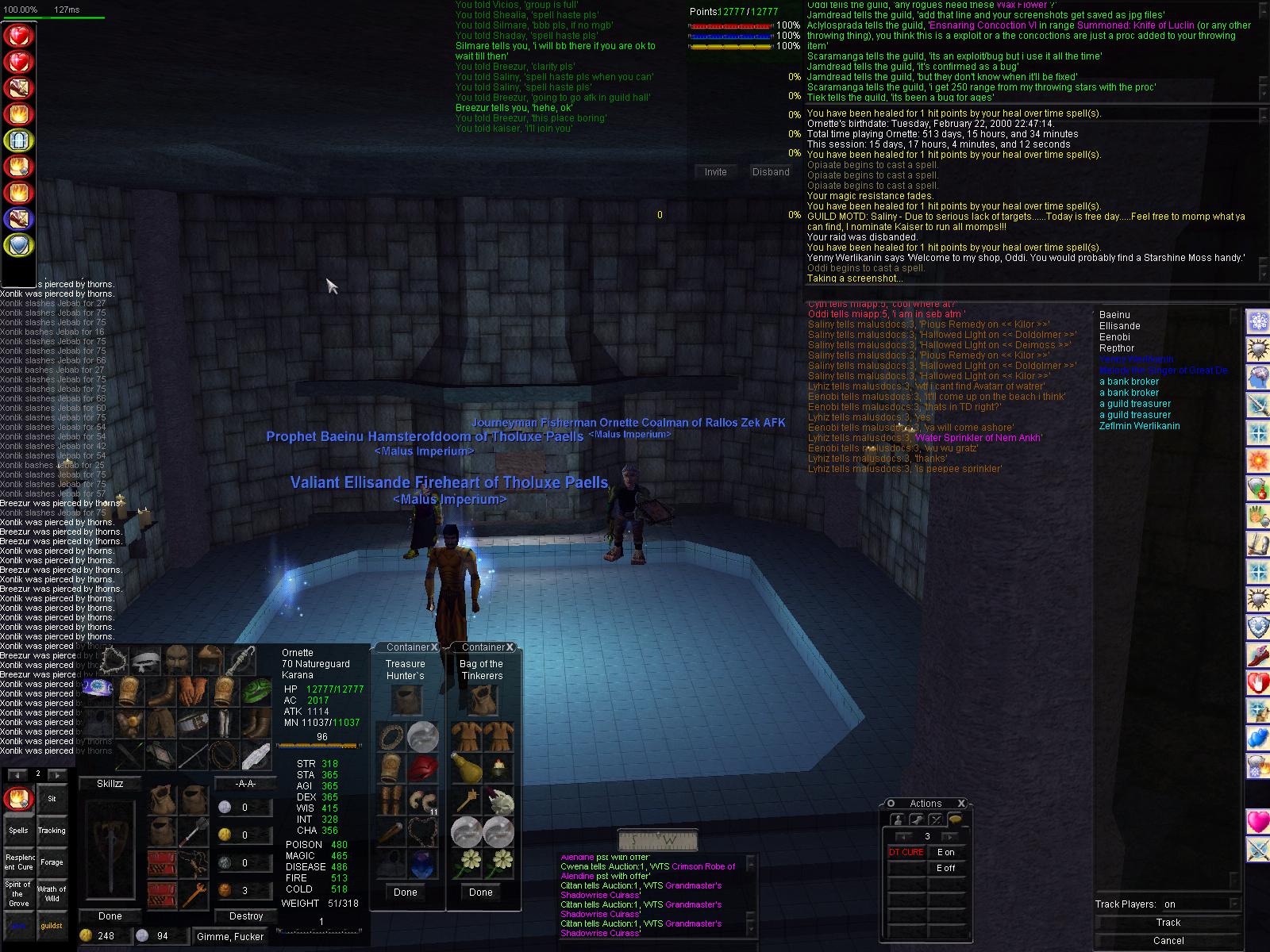Click the Destroy item button
The width and height of the screenshot is (1270, 952).
pos(245,916)
